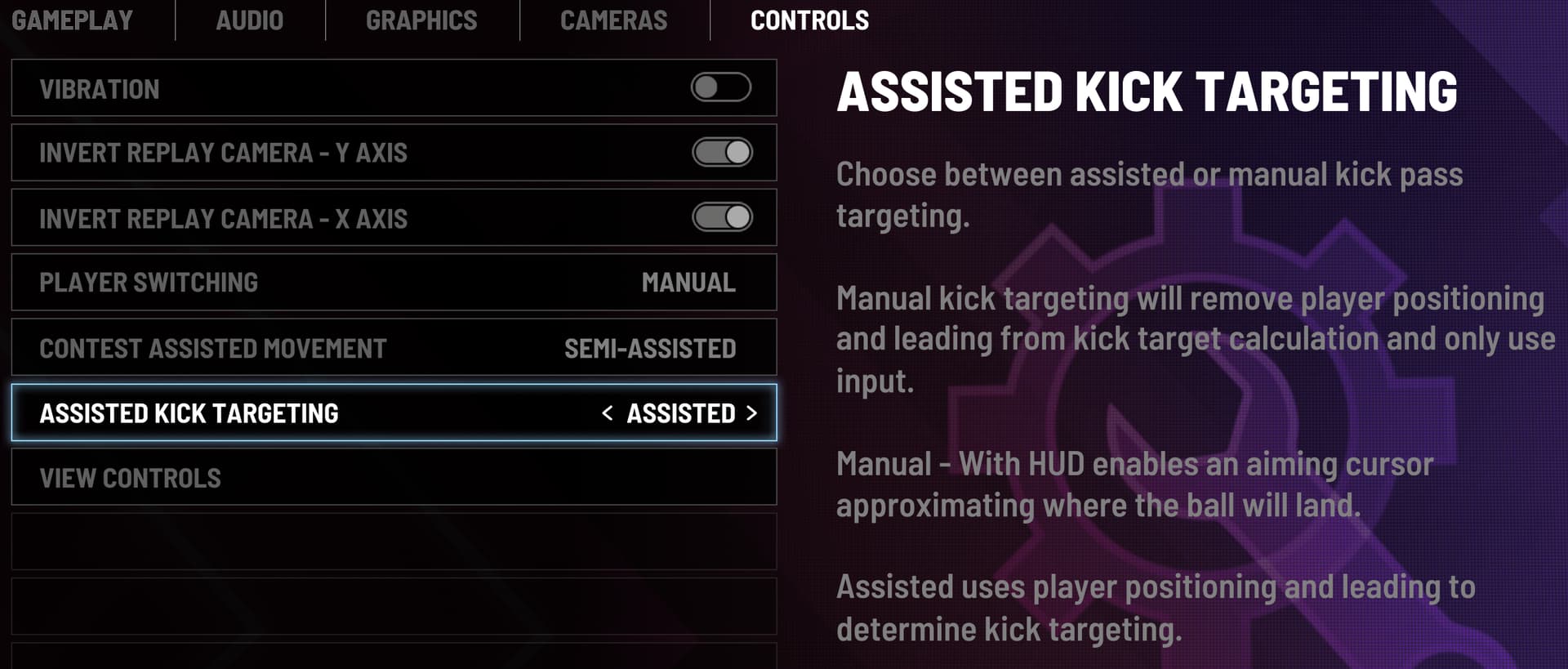Toggle the Vibration switch on
The height and width of the screenshot is (669, 1568).
720,87
